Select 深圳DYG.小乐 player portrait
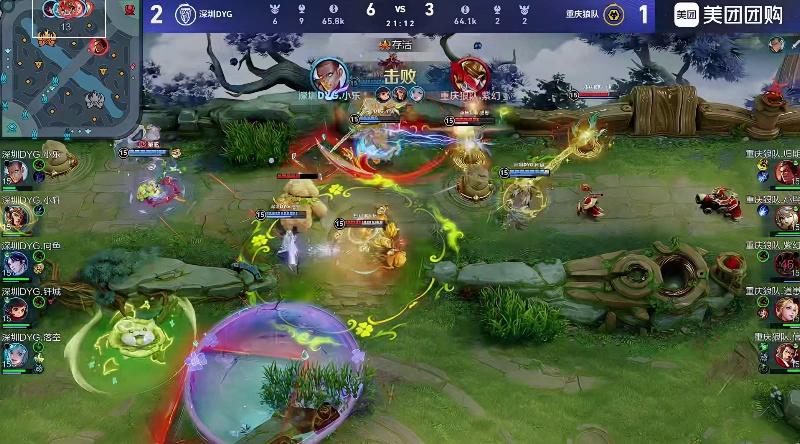800x444 pixels. click(17, 172)
